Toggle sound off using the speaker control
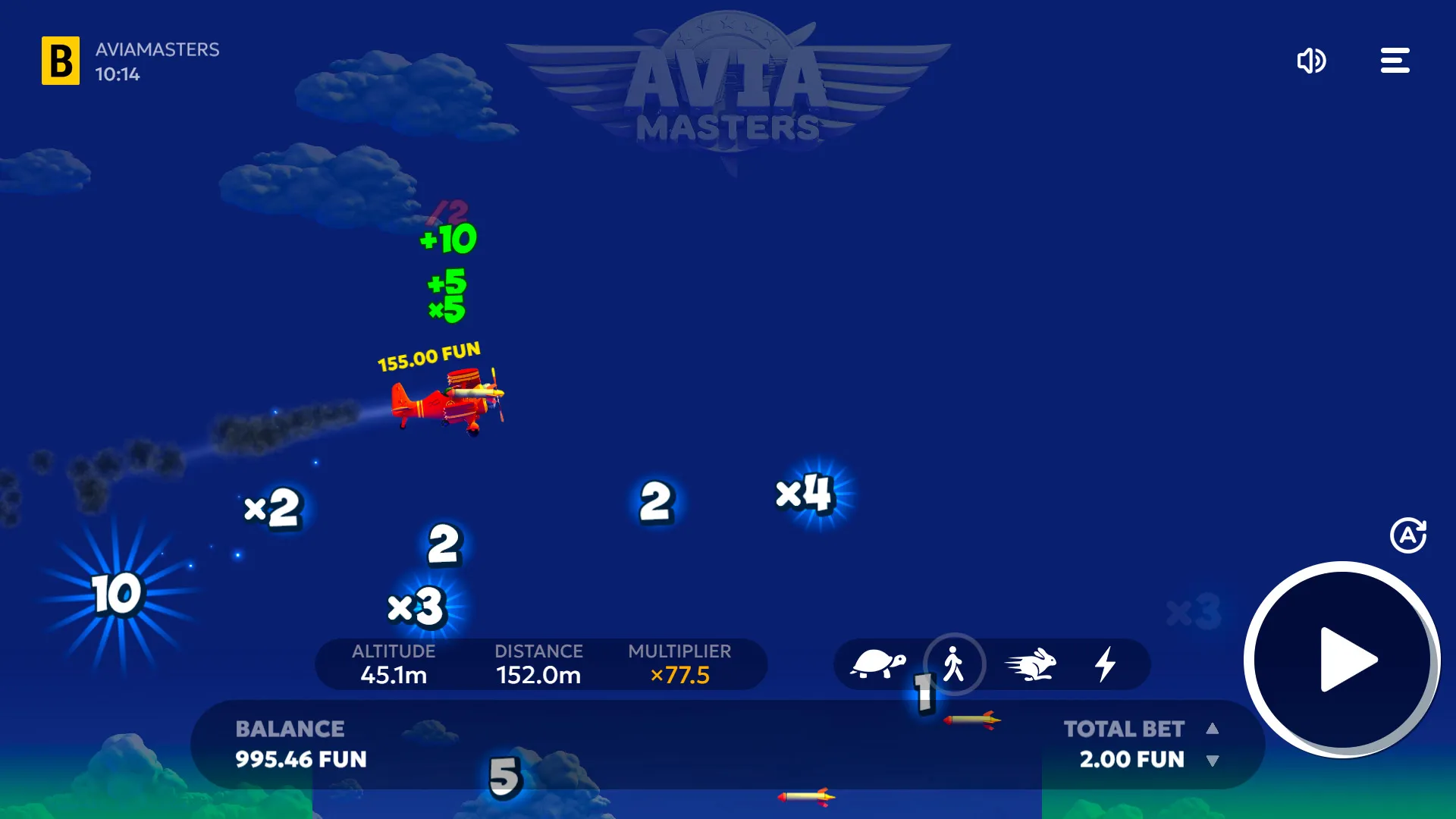The height and width of the screenshot is (819, 1456). point(1311,61)
